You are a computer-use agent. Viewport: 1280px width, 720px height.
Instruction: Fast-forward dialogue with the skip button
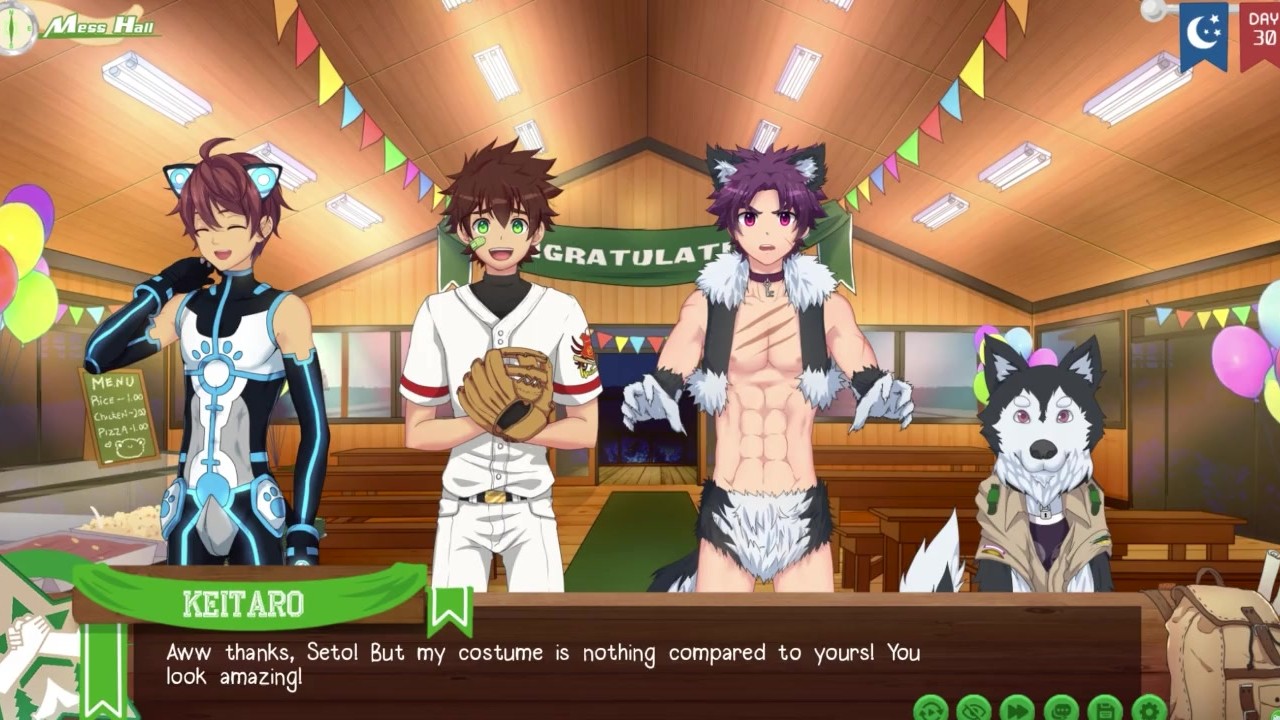tap(1017, 709)
